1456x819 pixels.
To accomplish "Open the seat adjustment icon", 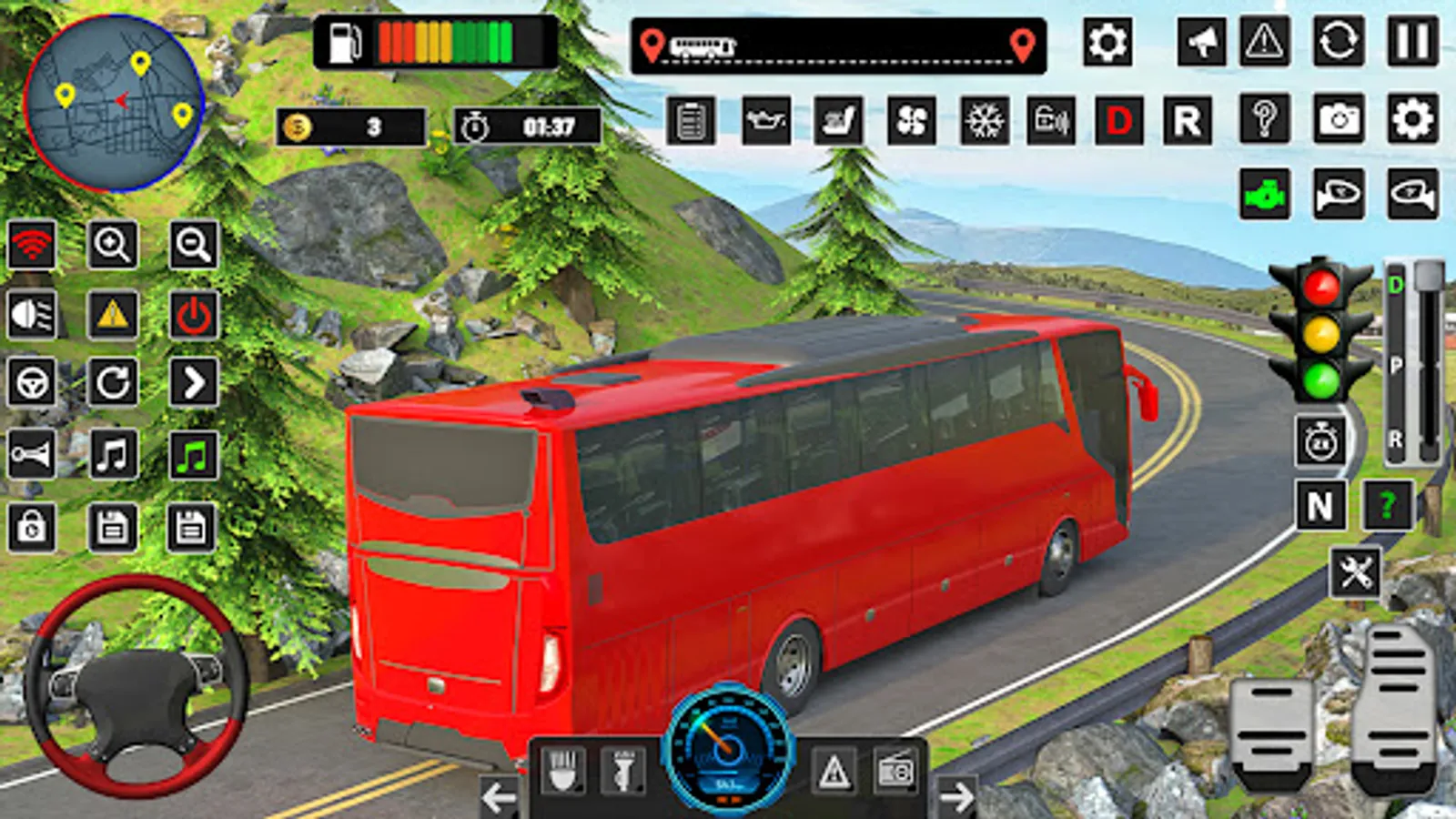I will tap(838, 118).
